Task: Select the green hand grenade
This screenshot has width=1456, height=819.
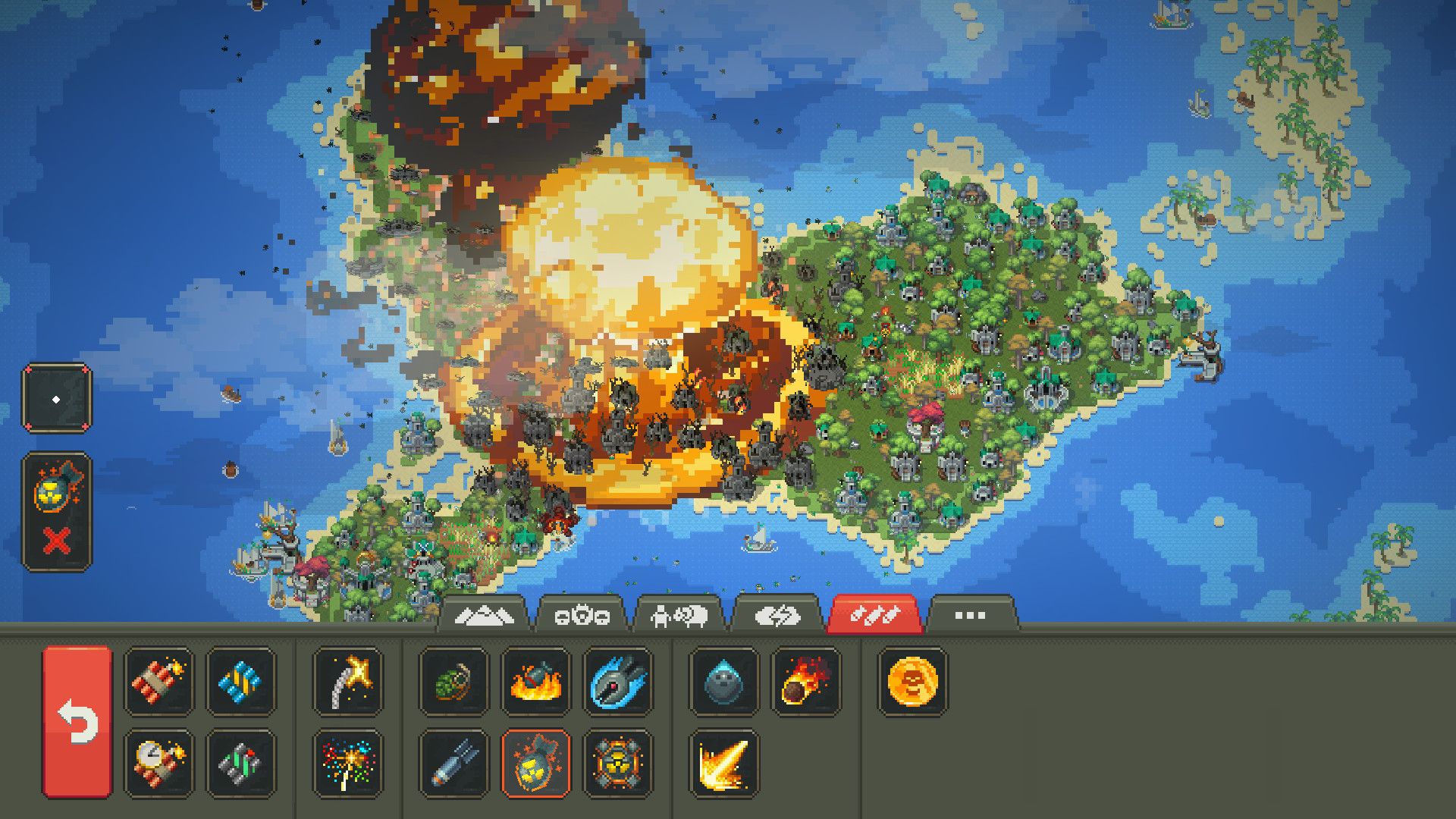Action: click(453, 681)
